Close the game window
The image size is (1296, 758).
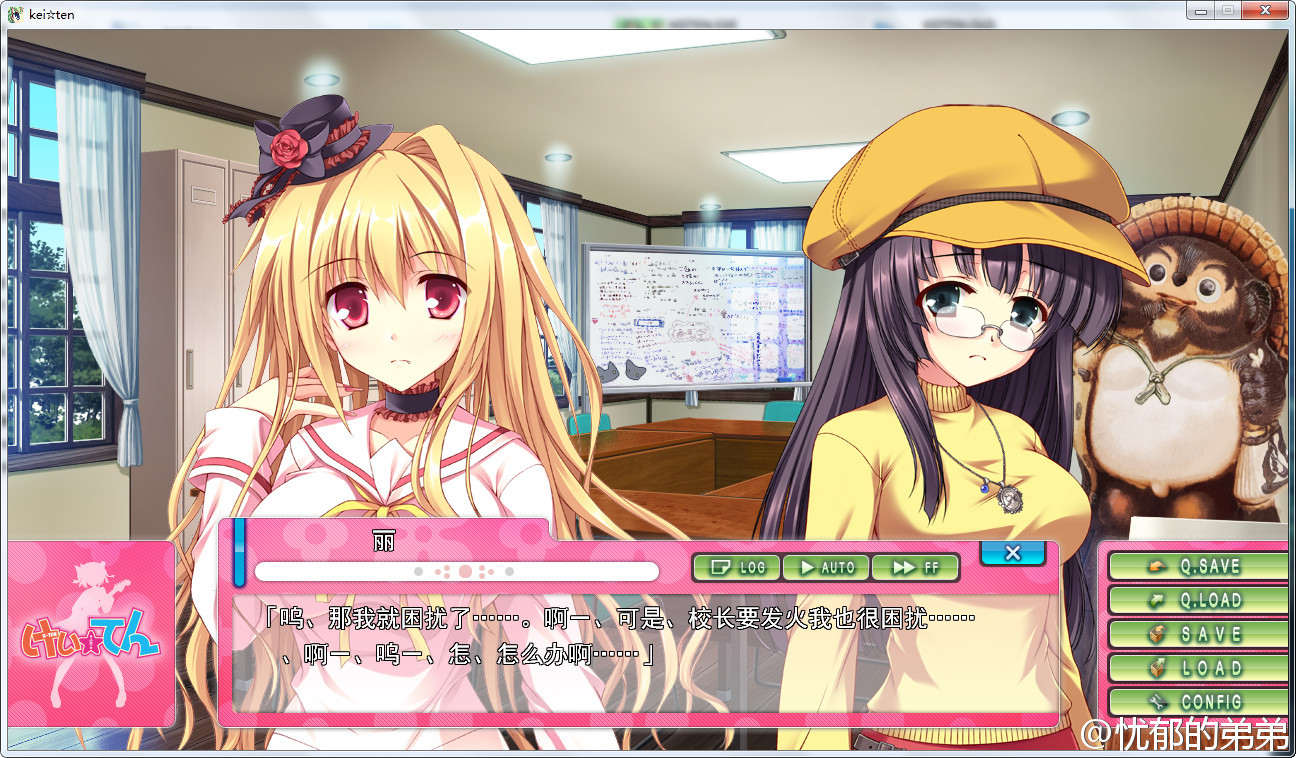click(1267, 10)
